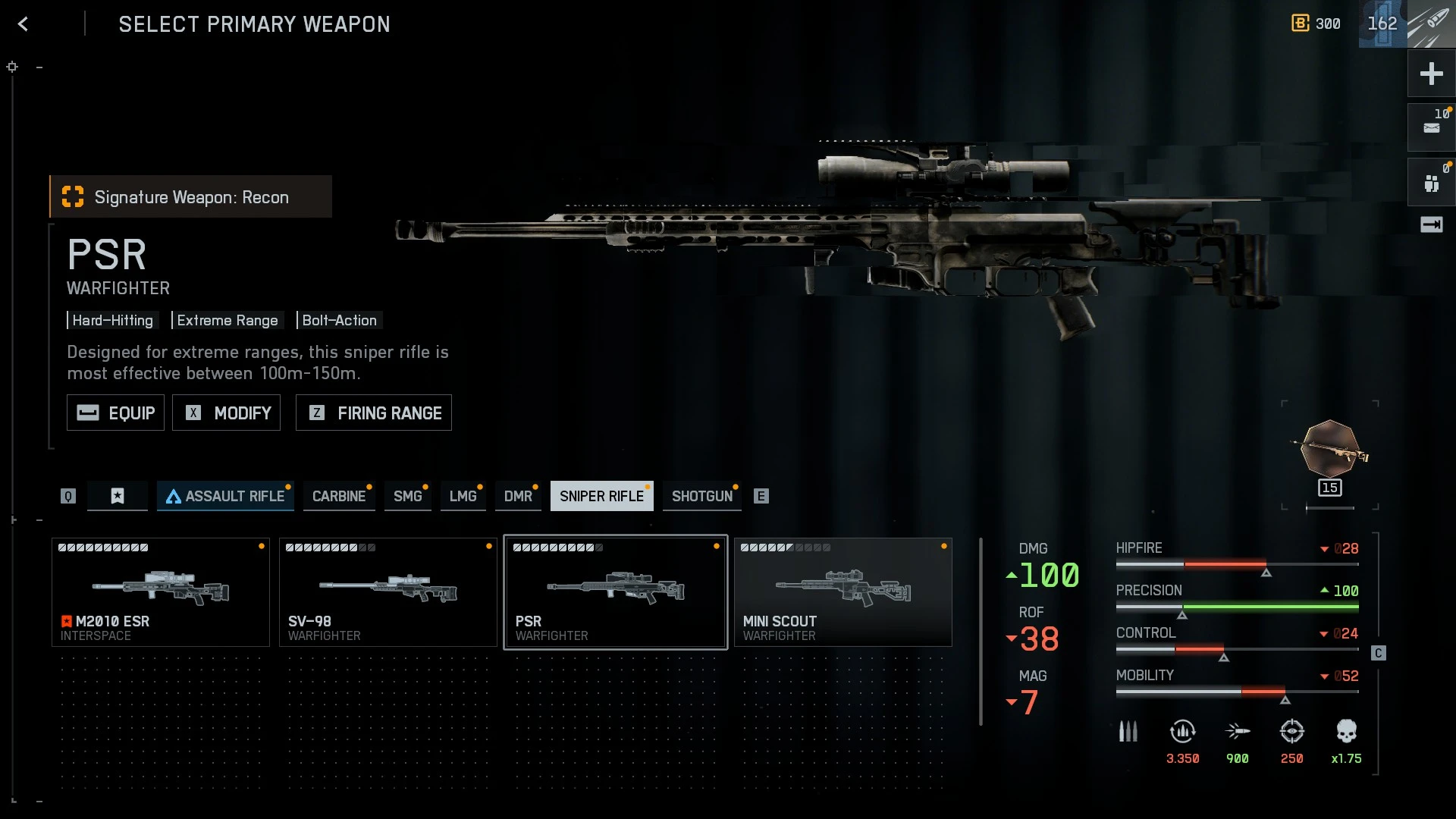View the Shotgun weapon category
1456x819 pixels.
coord(701,496)
